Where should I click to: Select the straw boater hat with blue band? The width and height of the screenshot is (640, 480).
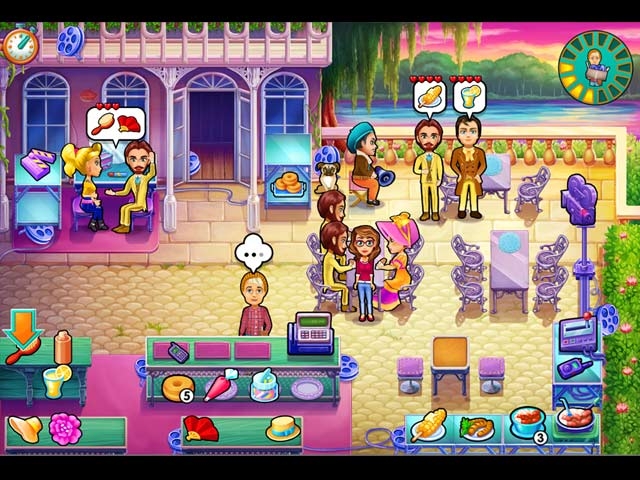pos(283,428)
